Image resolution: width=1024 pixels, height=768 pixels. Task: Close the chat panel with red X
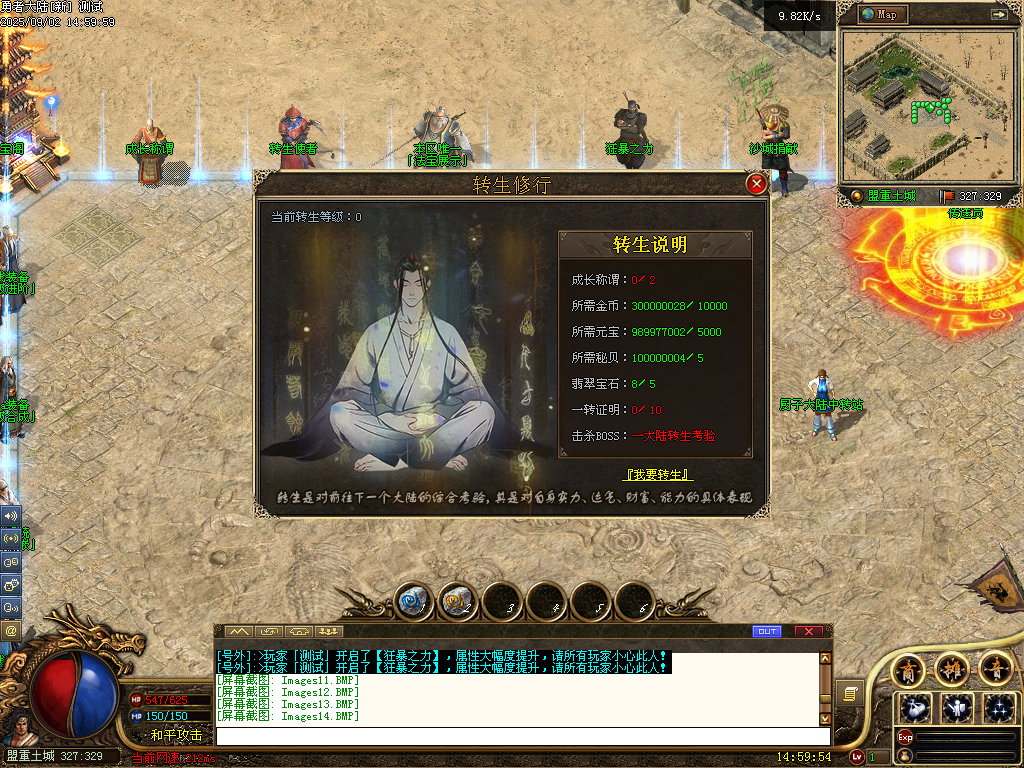pyautogui.click(x=808, y=631)
